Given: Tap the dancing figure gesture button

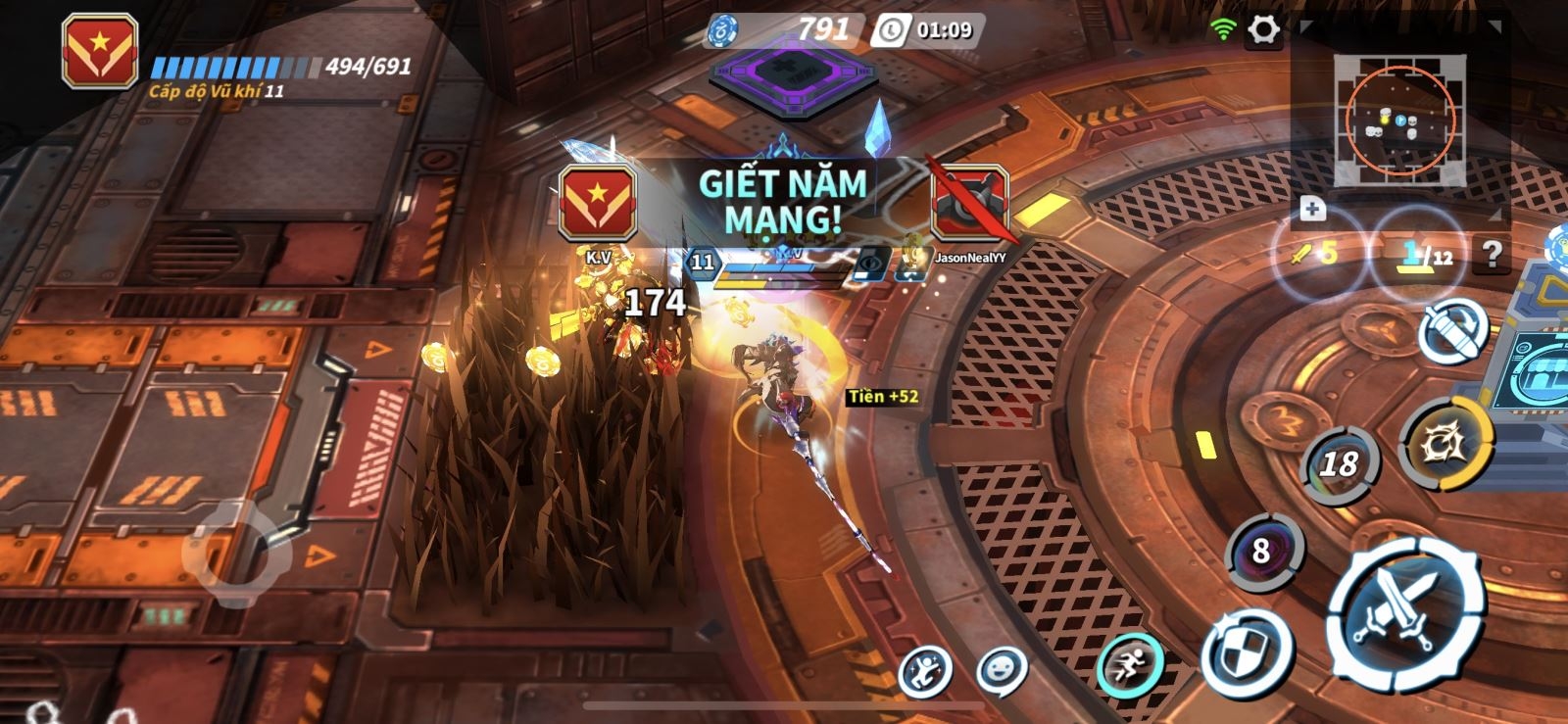Looking at the screenshot, I should [x=925, y=672].
